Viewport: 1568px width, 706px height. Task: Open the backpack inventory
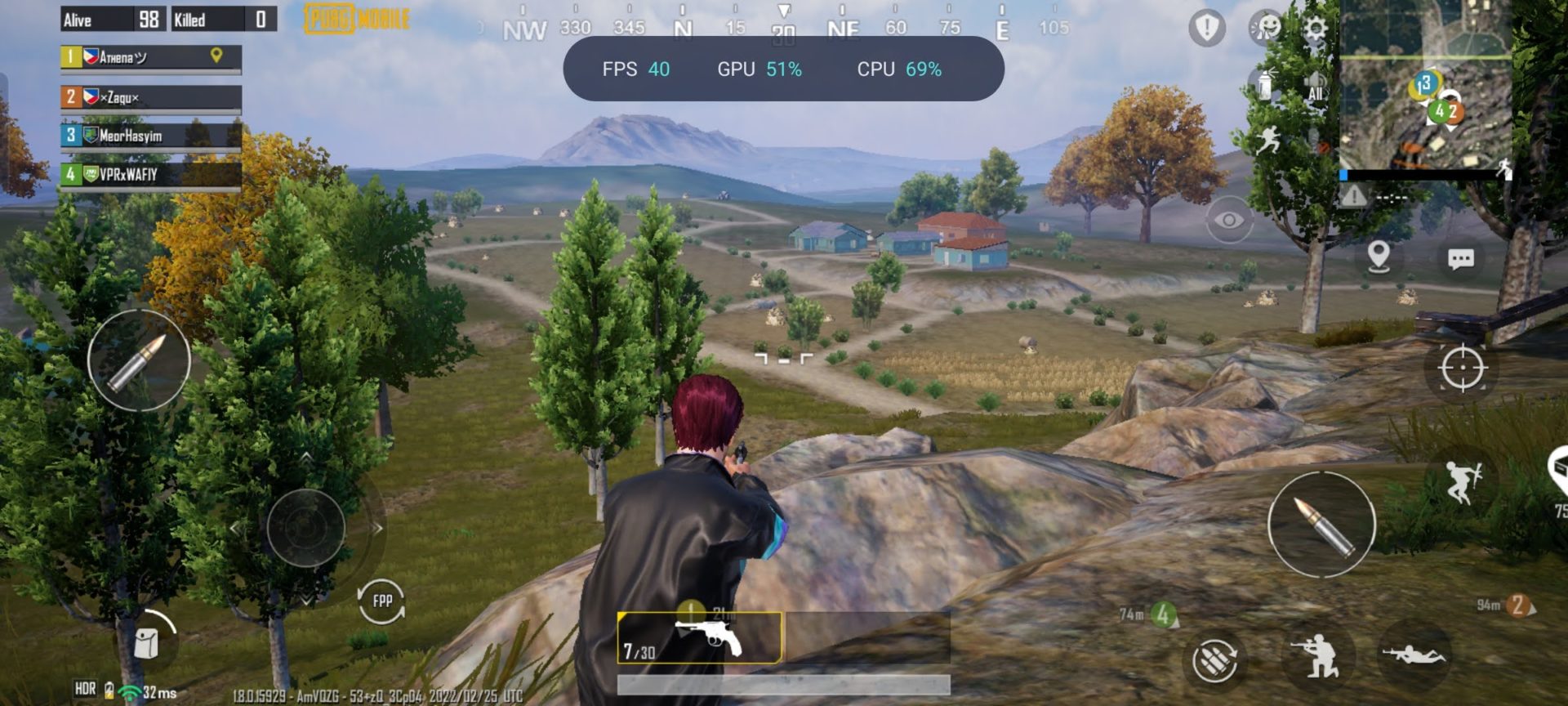[x=147, y=642]
